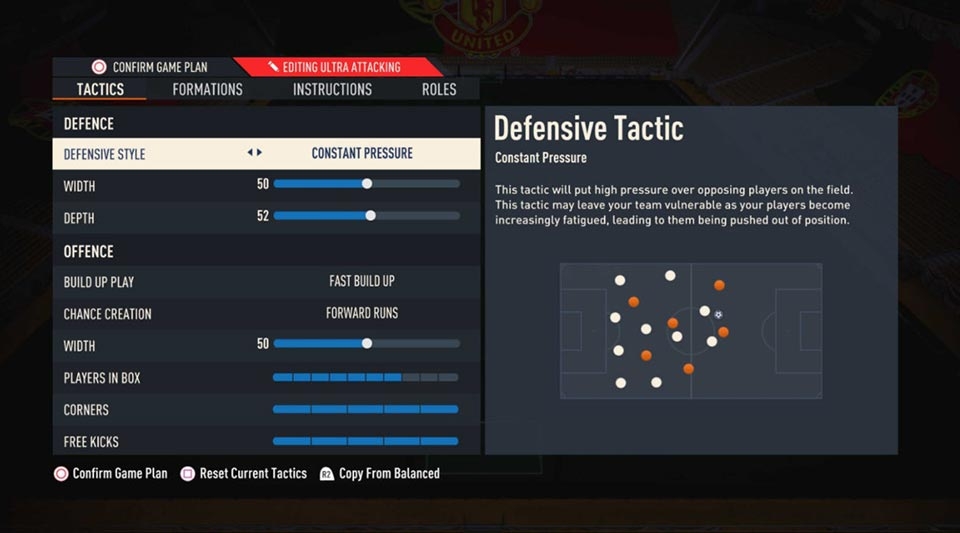Adjust the Defence Width slider
960x533 pixels.
click(x=366, y=185)
